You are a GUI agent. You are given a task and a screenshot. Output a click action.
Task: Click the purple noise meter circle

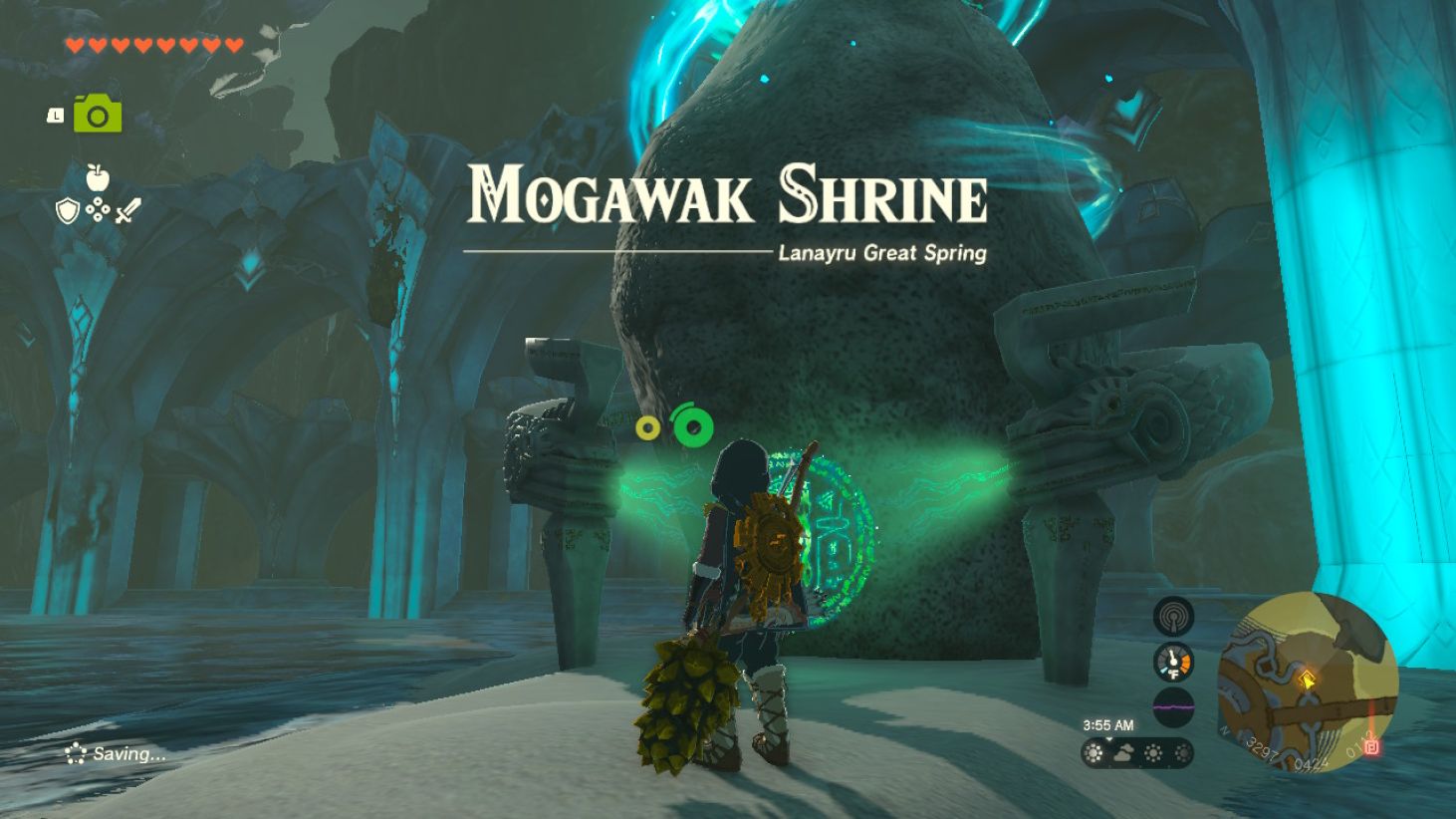(1174, 704)
